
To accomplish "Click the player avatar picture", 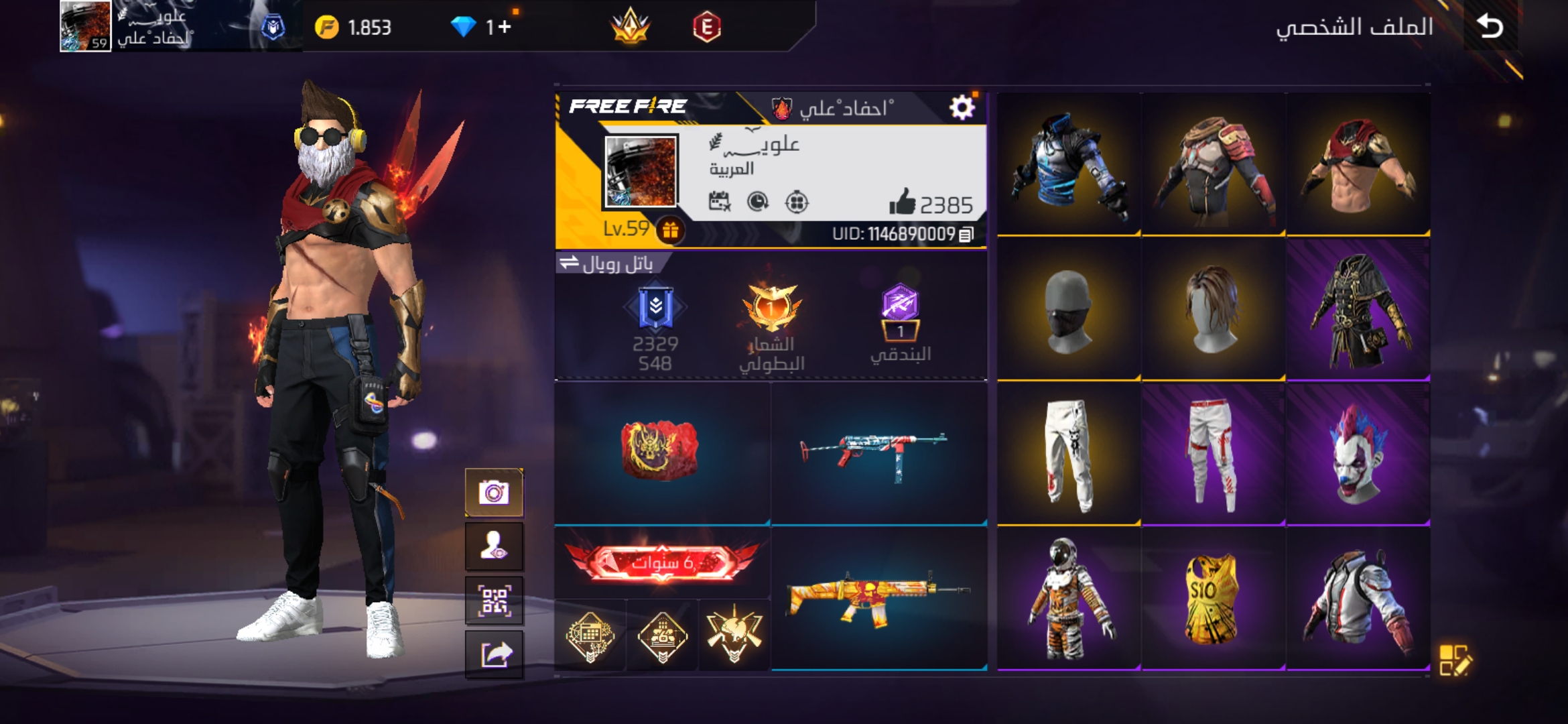I will coord(641,171).
